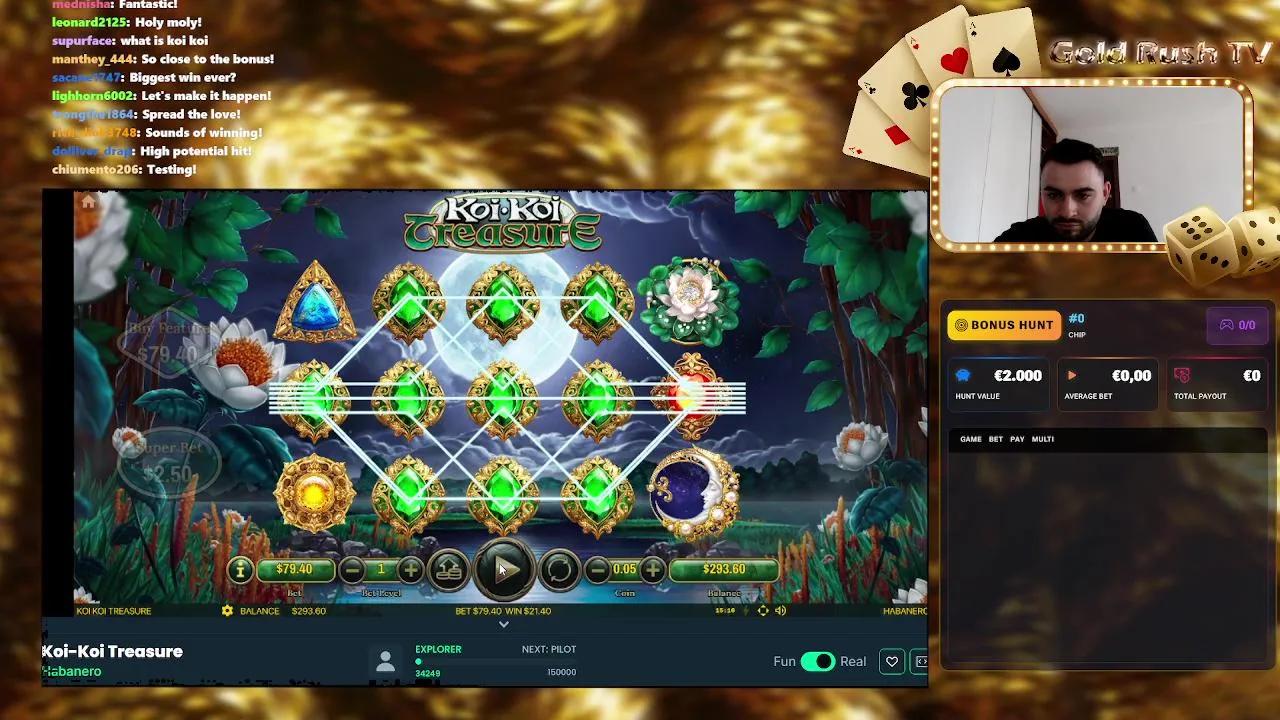The height and width of the screenshot is (720, 1280).
Task: Click the webcam feed in the top right
Action: [x=1062, y=163]
